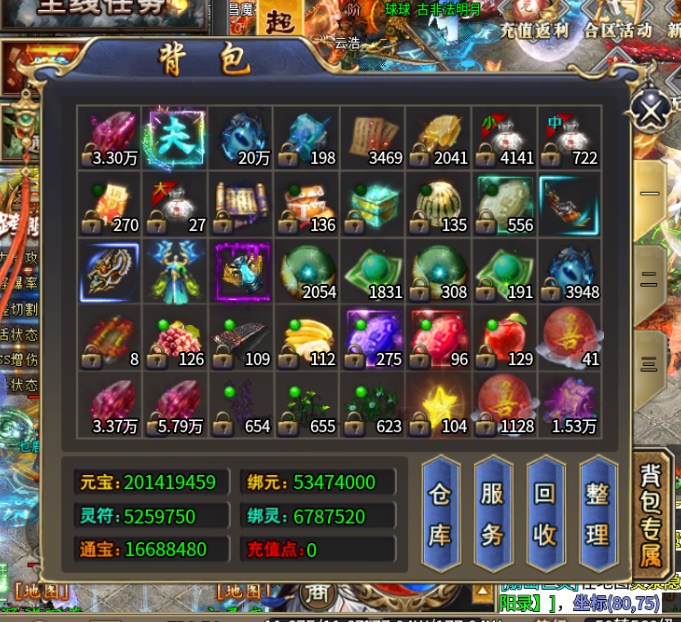Image resolution: width=681 pixels, height=622 pixels.
Task: Click the 回收 recycle button
Action: tap(544, 514)
